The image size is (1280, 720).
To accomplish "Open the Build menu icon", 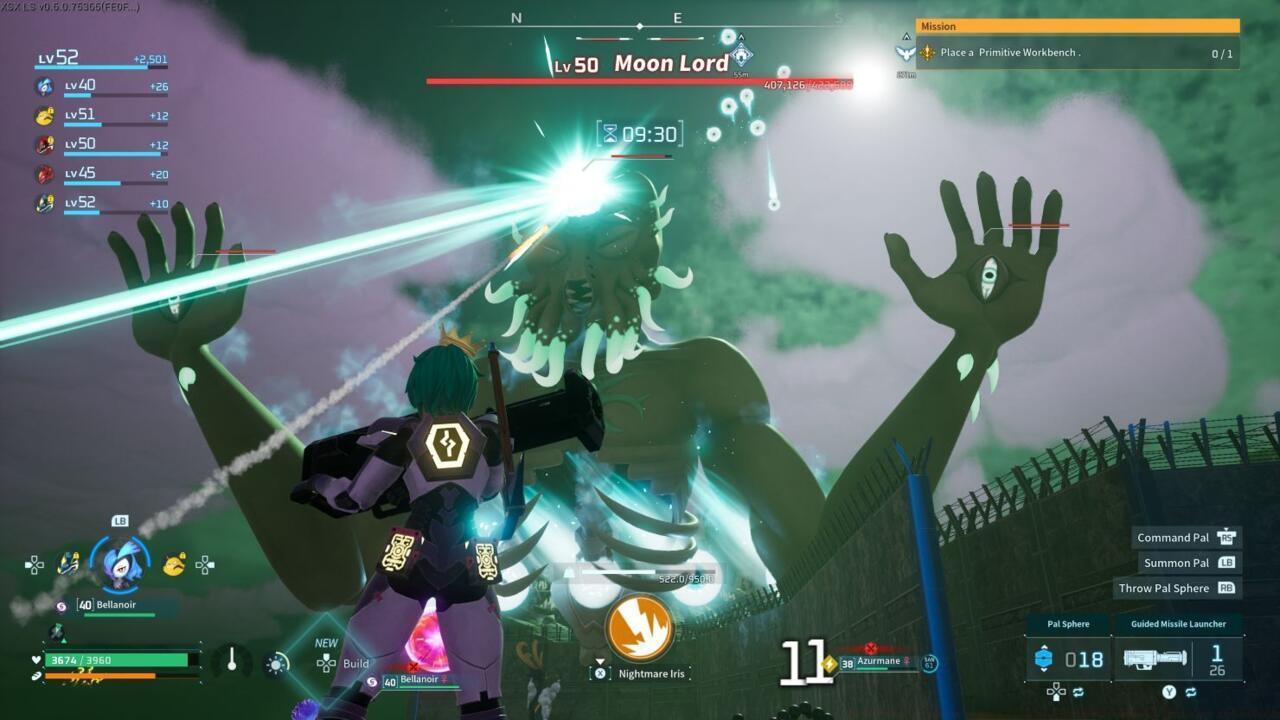I will pyautogui.click(x=327, y=663).
